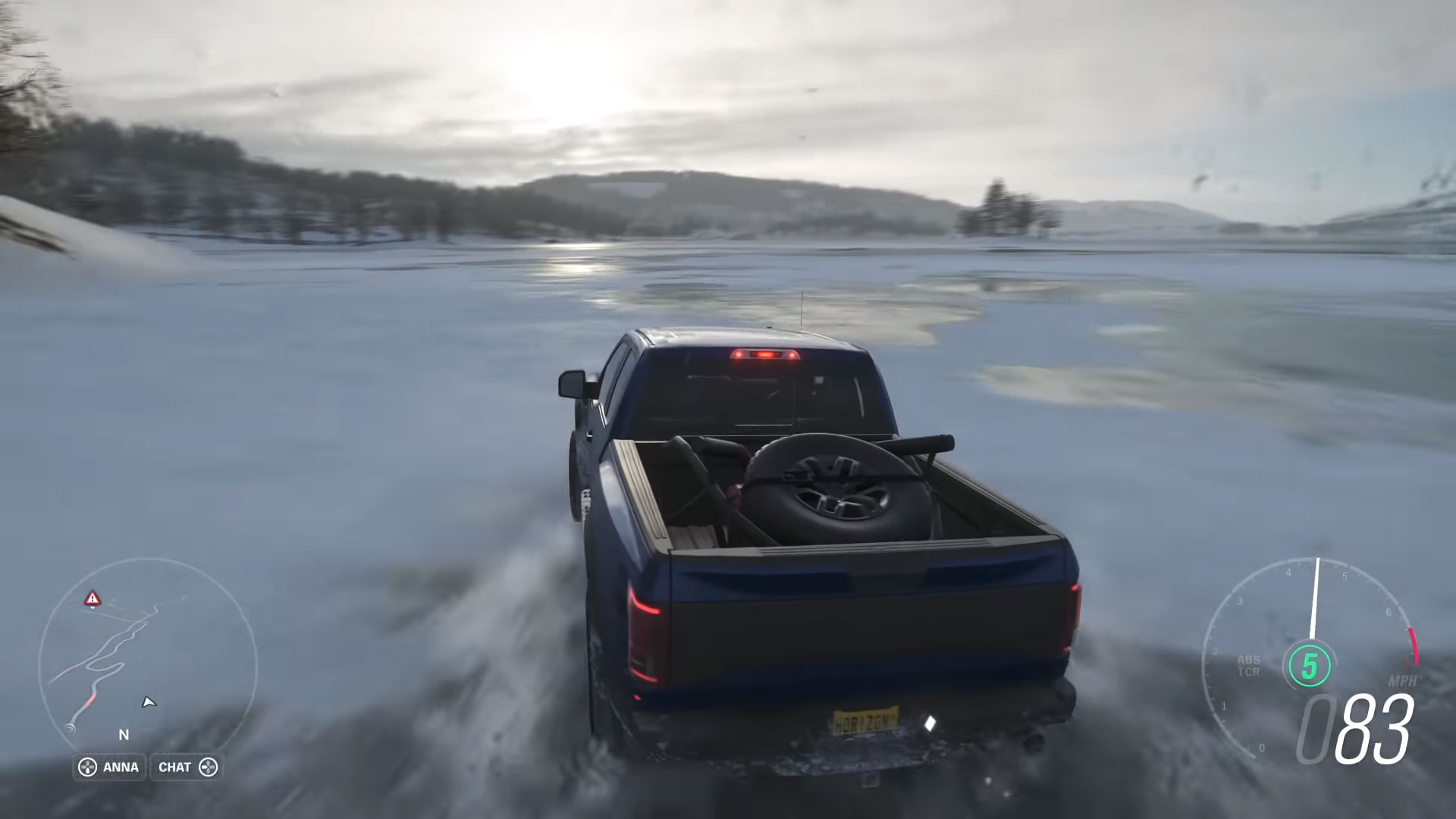Click the N compass marker below the minimap
This screenshot has width=1456, height=819.
pos(123,735)
